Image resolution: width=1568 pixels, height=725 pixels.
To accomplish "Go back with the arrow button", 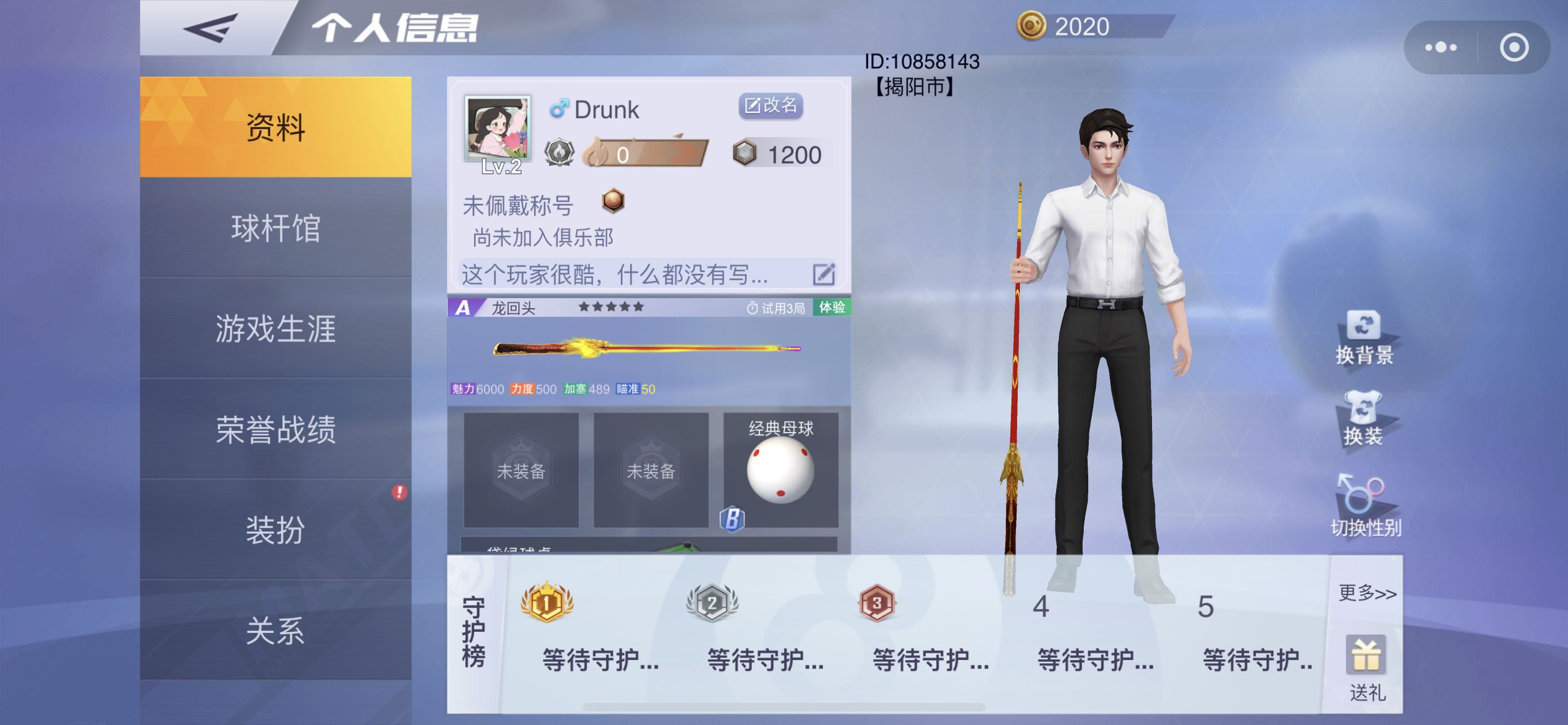I will (210, 28).
